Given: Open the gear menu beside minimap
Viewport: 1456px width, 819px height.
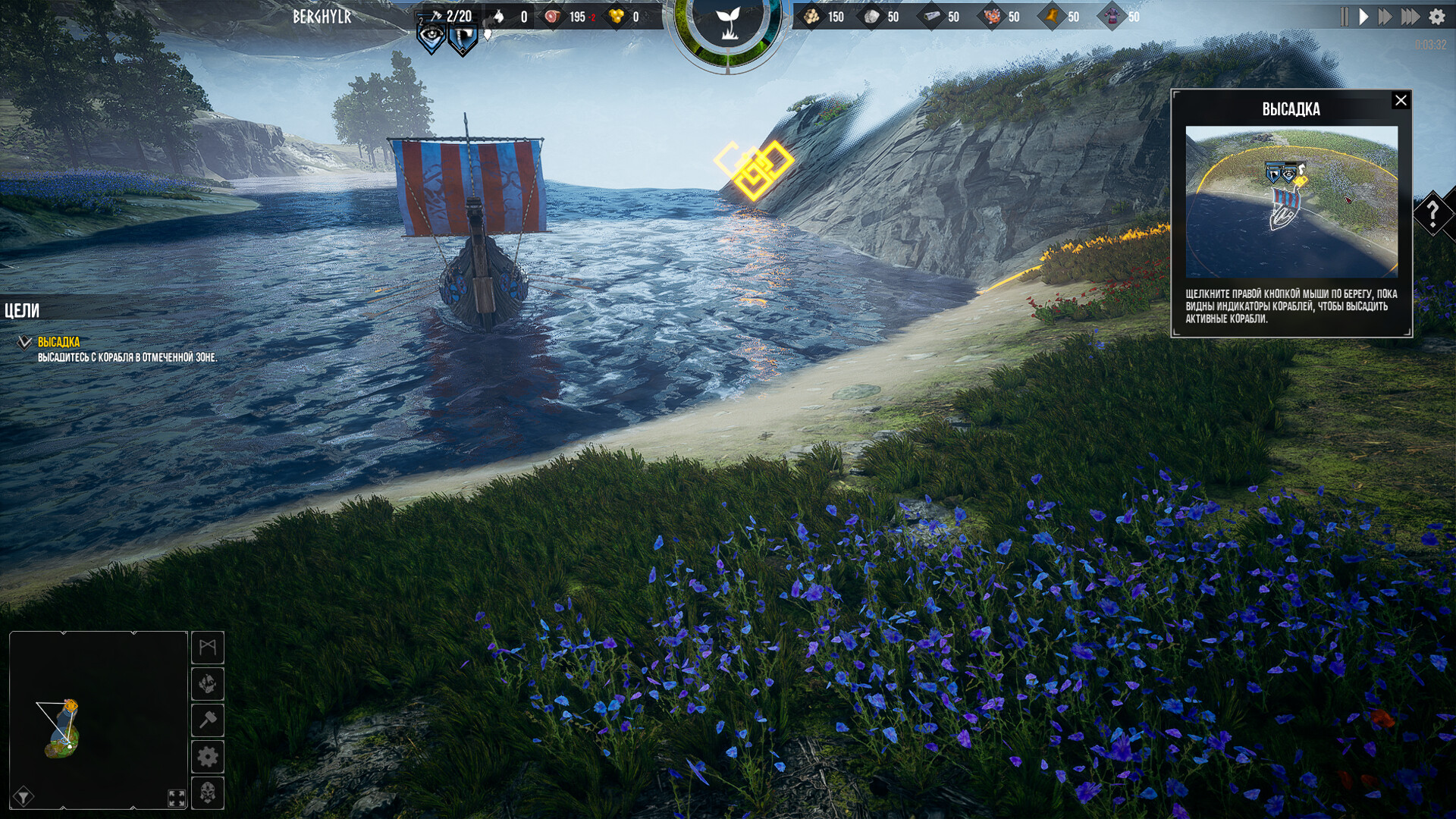Looking at the screenshot, I should click(x=208, y=757).
